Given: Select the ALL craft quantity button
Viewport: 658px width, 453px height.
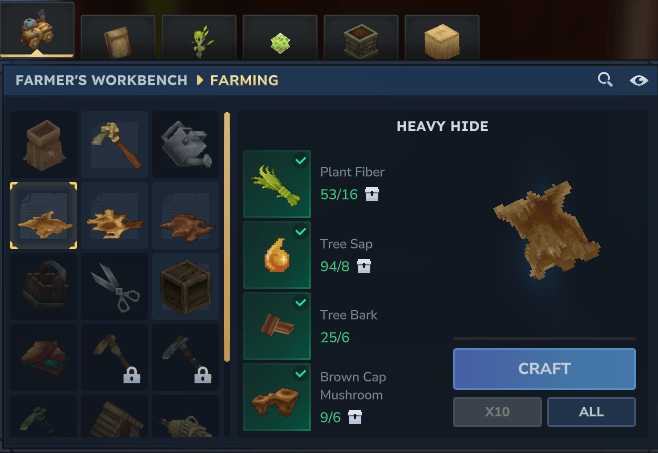Looking at the screenshot, I should click(x=591, y=412).
